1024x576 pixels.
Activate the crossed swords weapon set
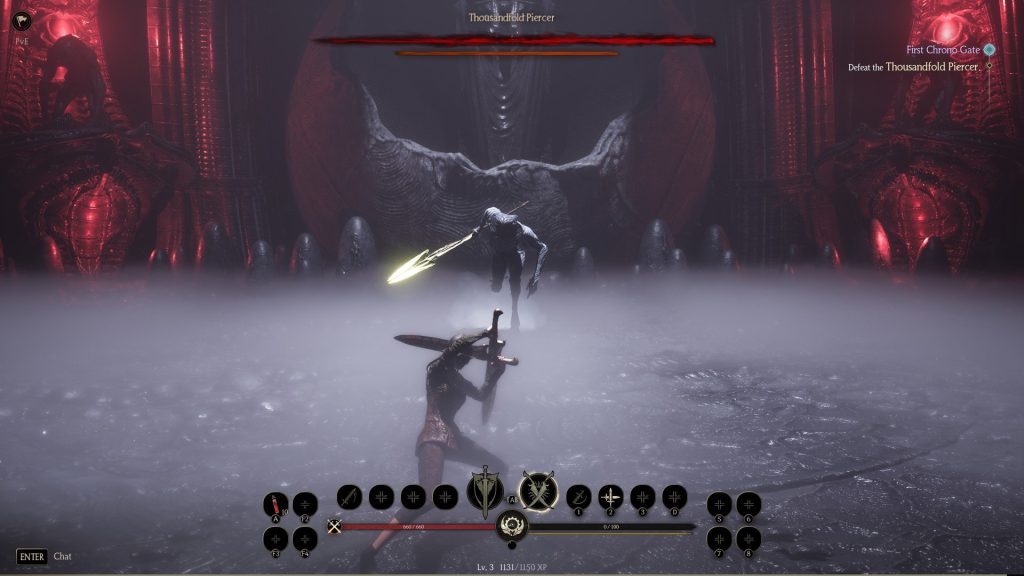(x=538, y=492)
